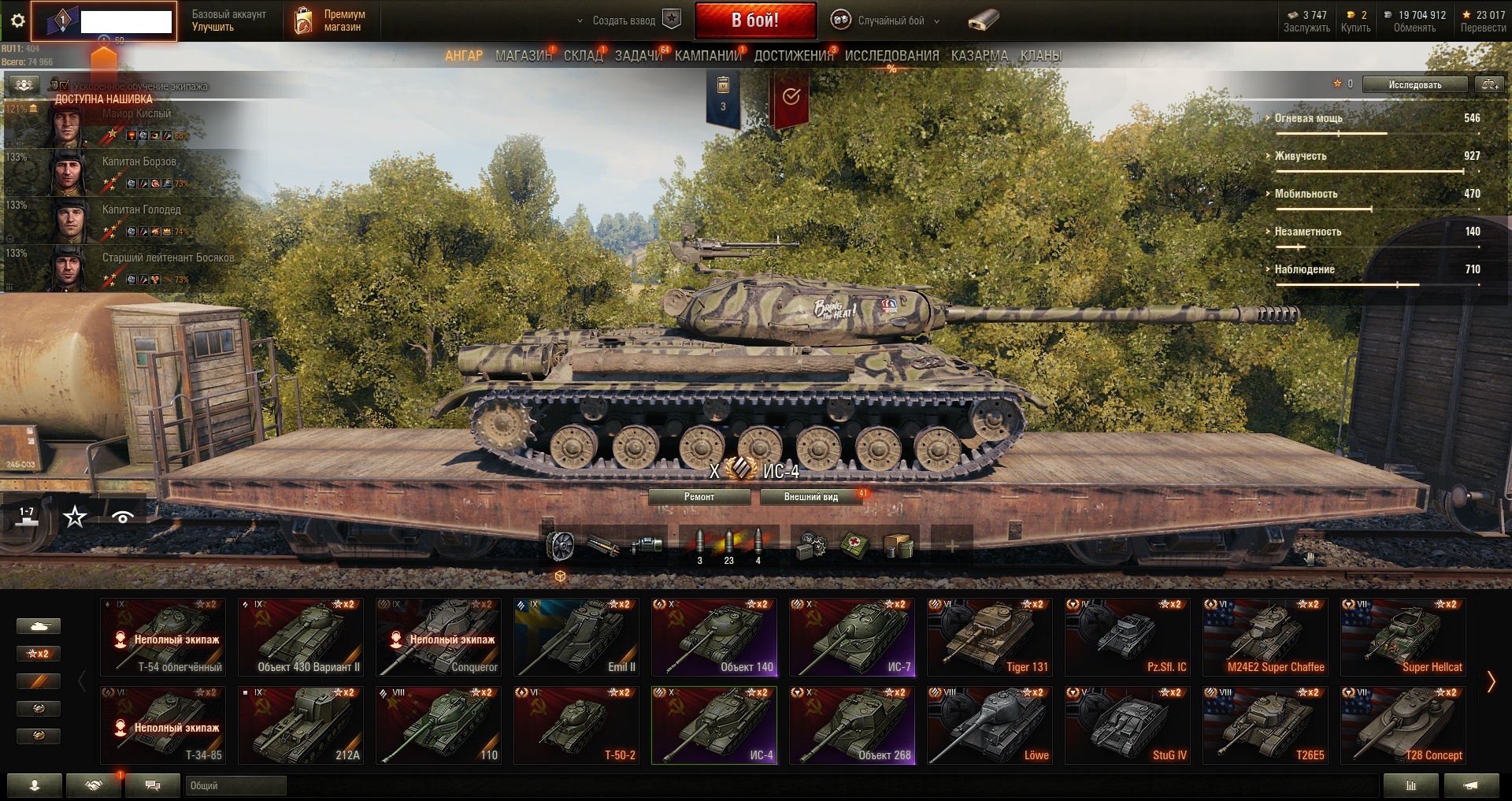The image size is (1512, 801).
Task: Open the ИССЛЕДОВАНИЯ tab
Action: point(891,56)
